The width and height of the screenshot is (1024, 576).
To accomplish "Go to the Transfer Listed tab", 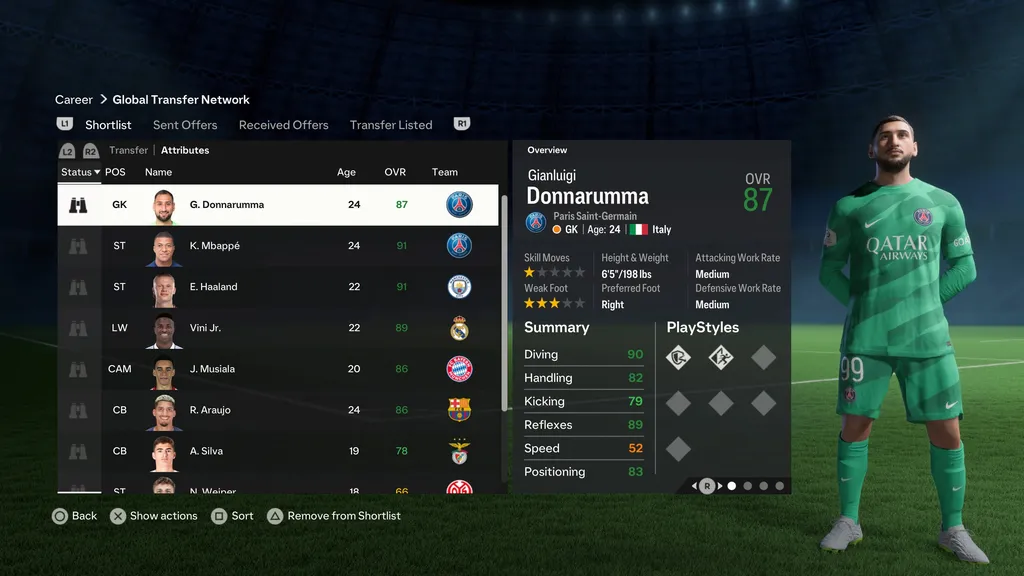I will [391, 125].
